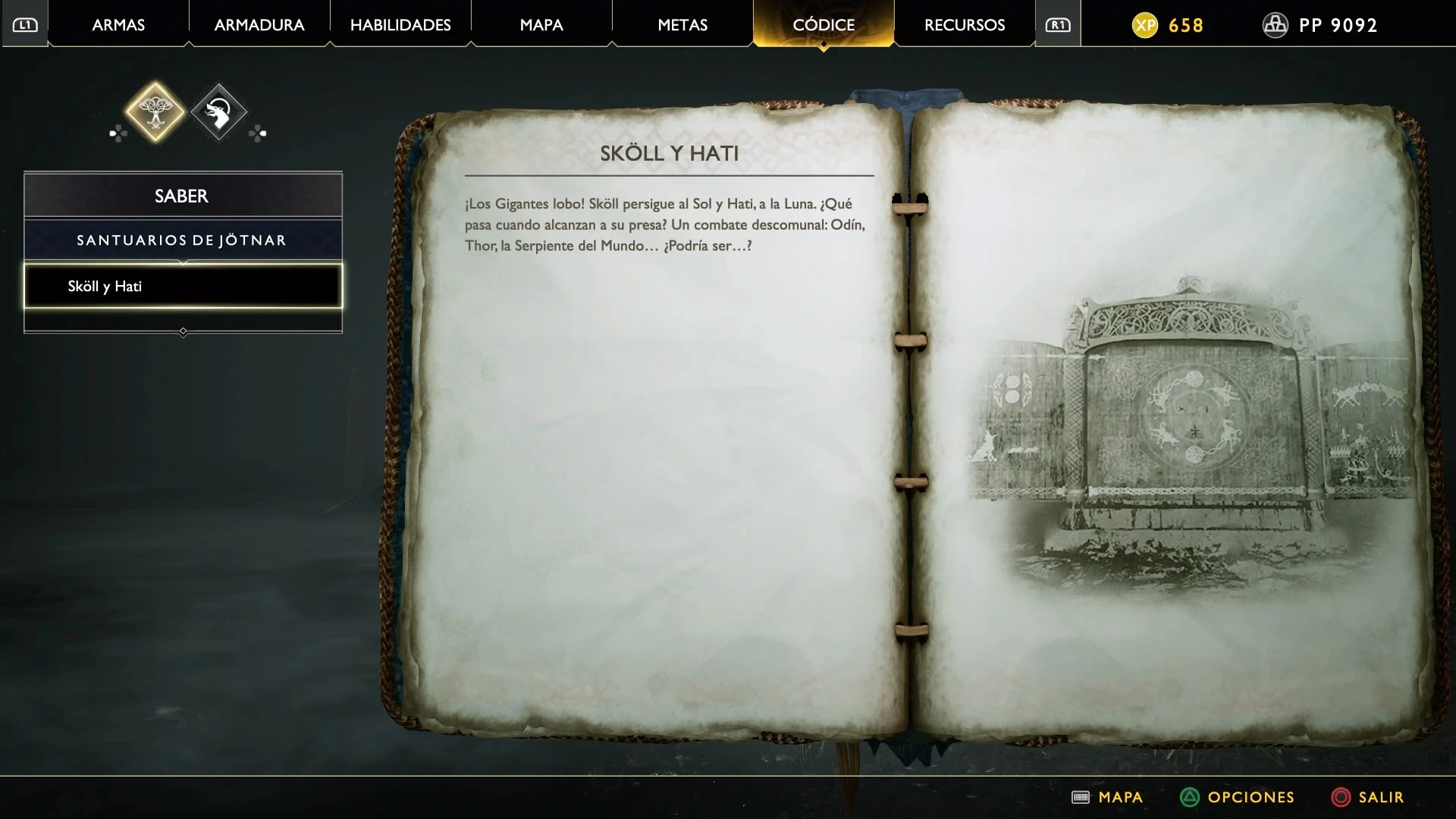Switch to the Armadura tab
The width and height of the screenshot is (1456, 819).
pos(259,25)
